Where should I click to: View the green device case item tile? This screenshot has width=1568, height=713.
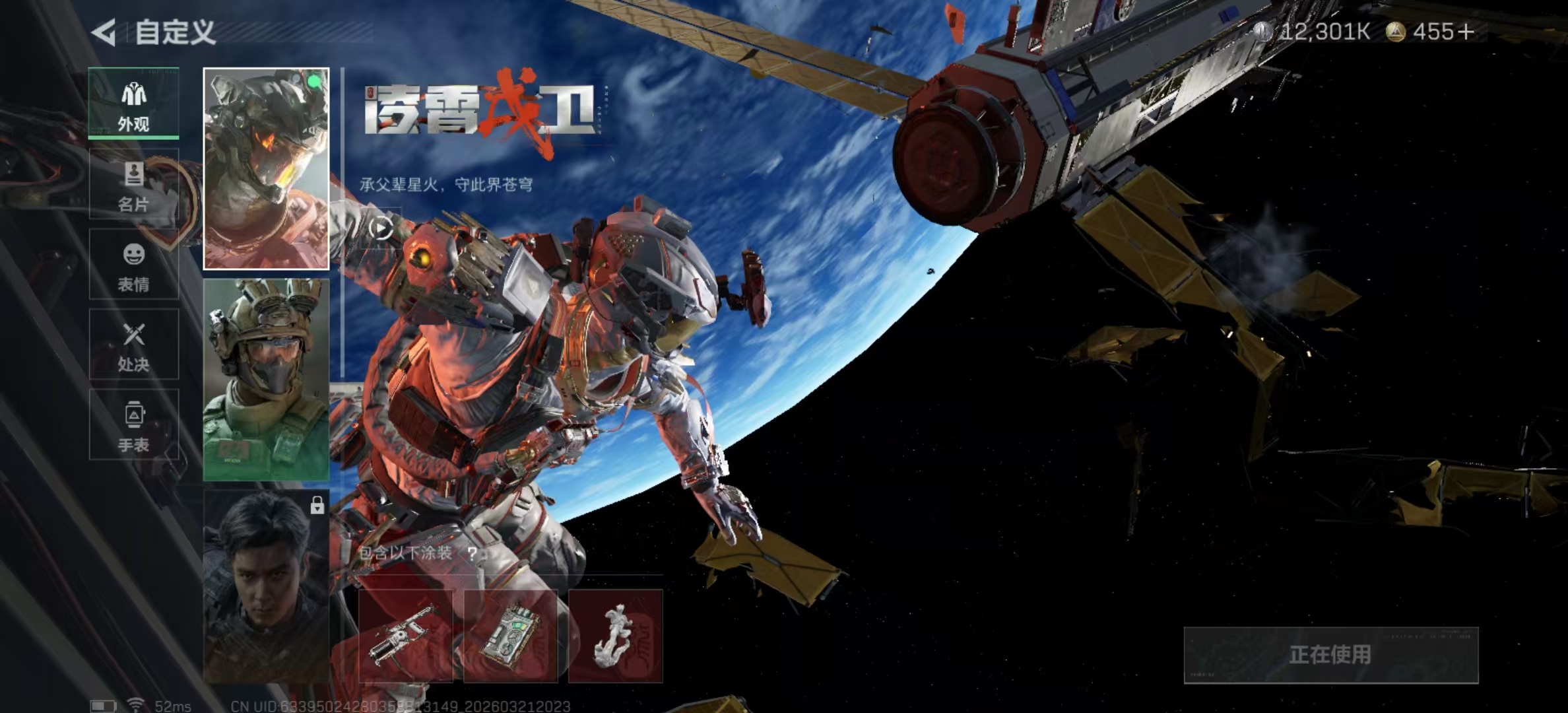510,636
